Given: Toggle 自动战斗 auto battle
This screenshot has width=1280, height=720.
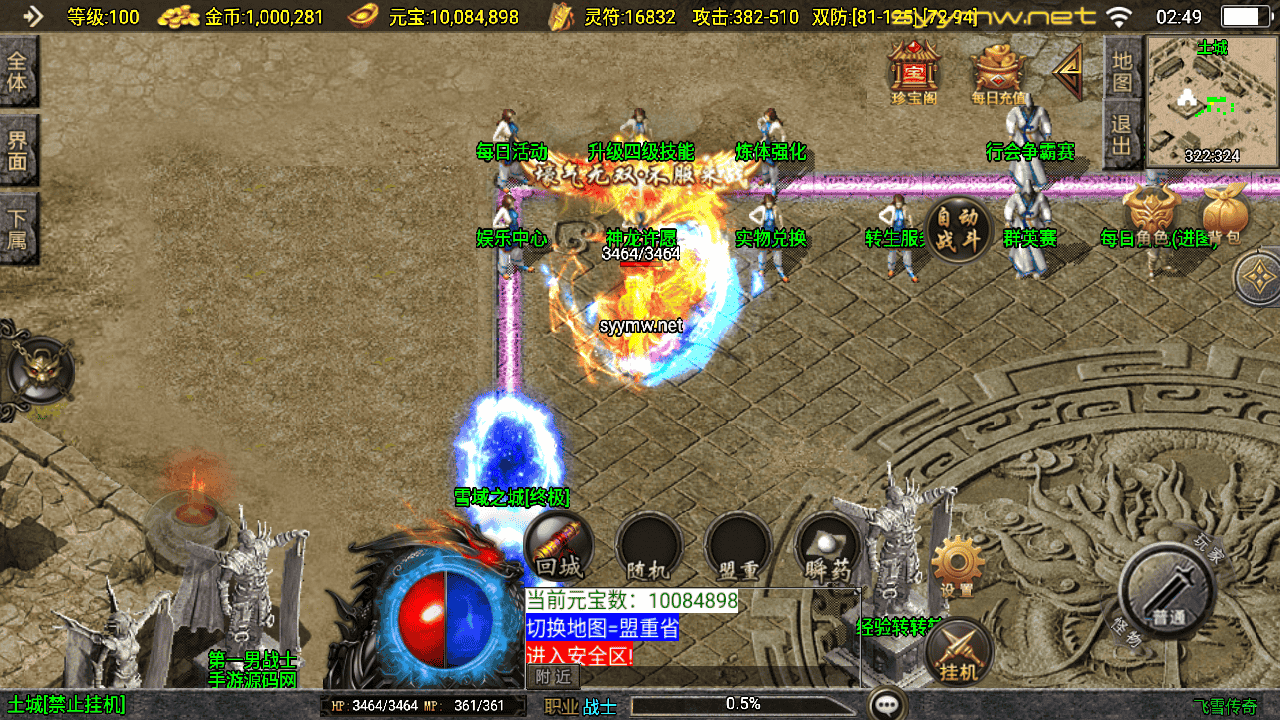Looking at the screenshot, I should point(958,230).
